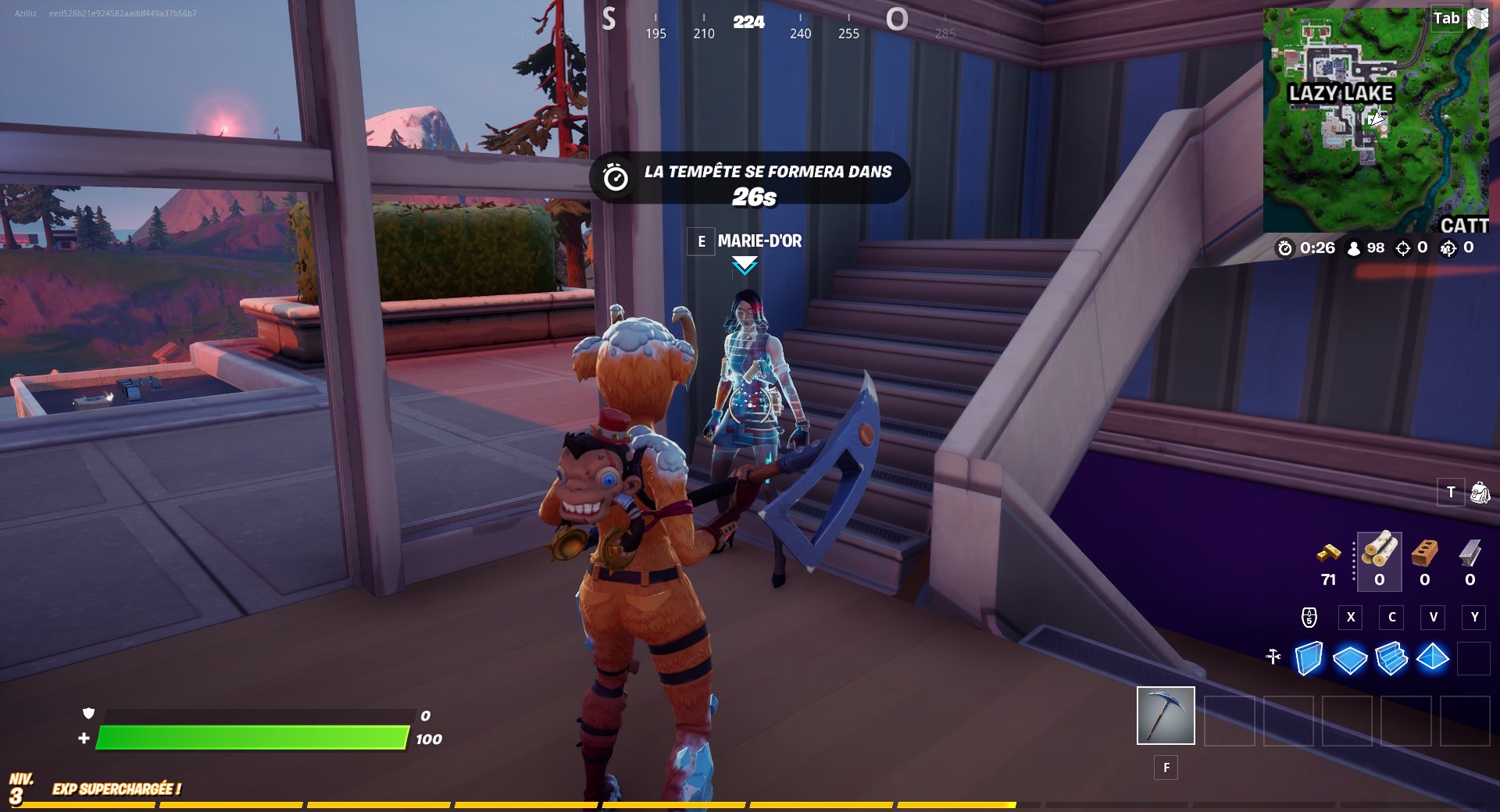Toggle the selected wood material slot

coord(1380,558)
